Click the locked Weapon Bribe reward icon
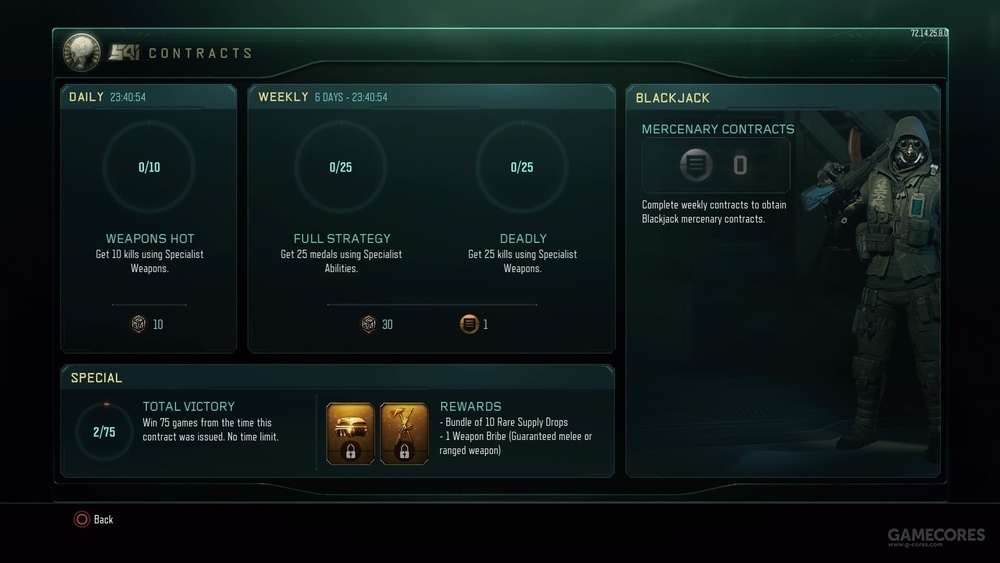 (x=404, y=434)
